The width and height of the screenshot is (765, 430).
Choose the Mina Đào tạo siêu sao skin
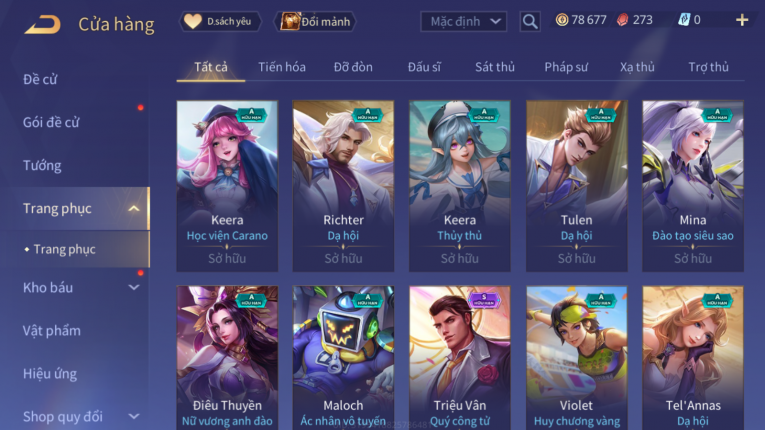tap(692, 186)
